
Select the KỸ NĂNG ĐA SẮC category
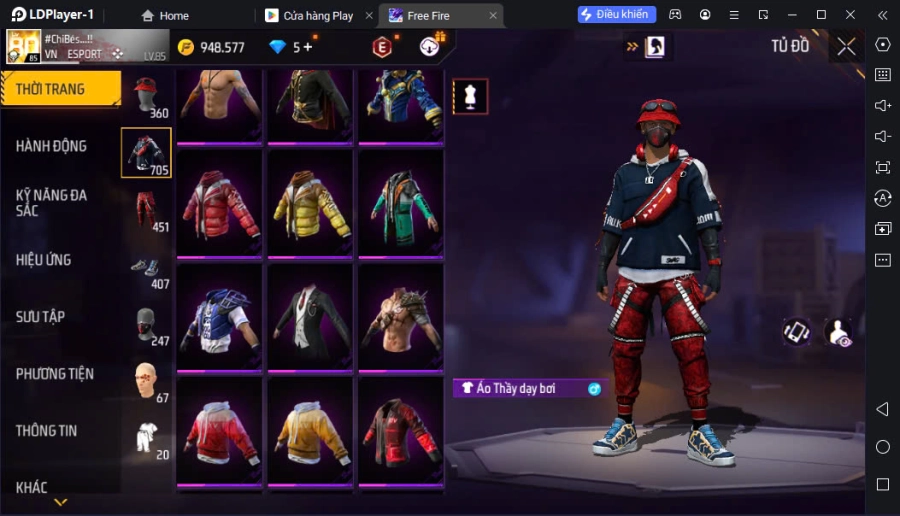coord(52,202)
